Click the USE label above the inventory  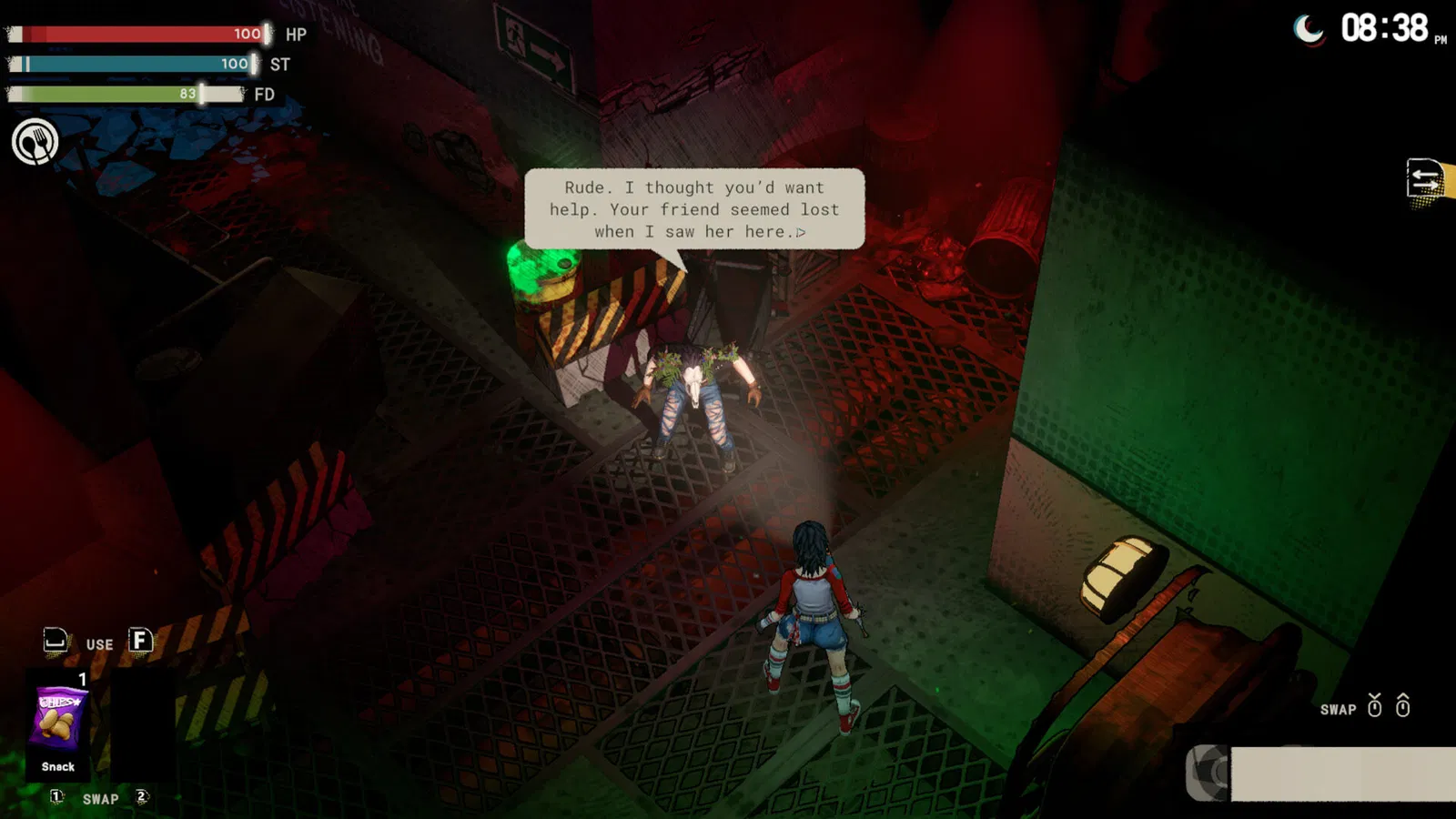point(97,643)
